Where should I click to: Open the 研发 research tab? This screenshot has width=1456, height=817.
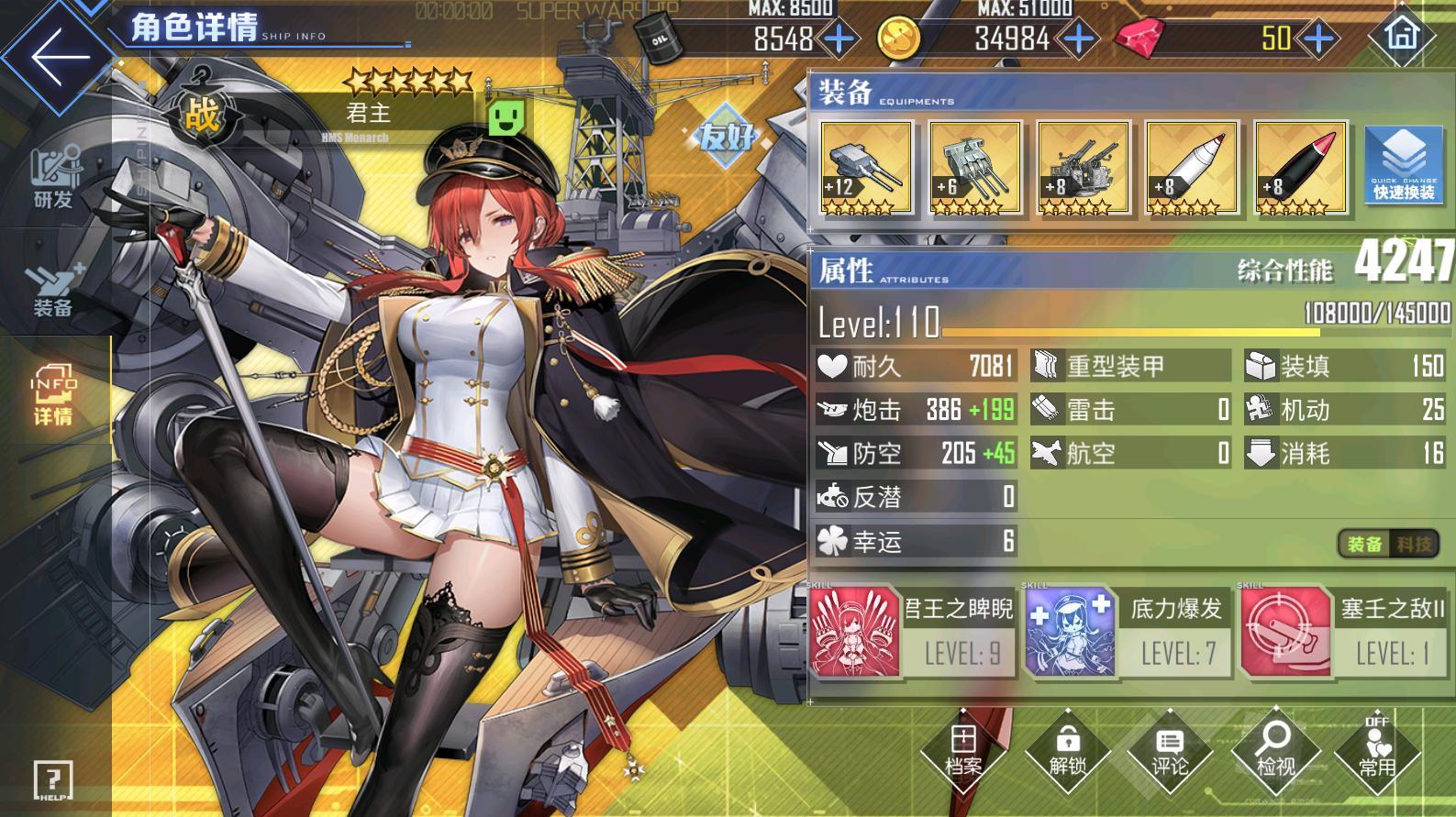(x=53, y=179)
